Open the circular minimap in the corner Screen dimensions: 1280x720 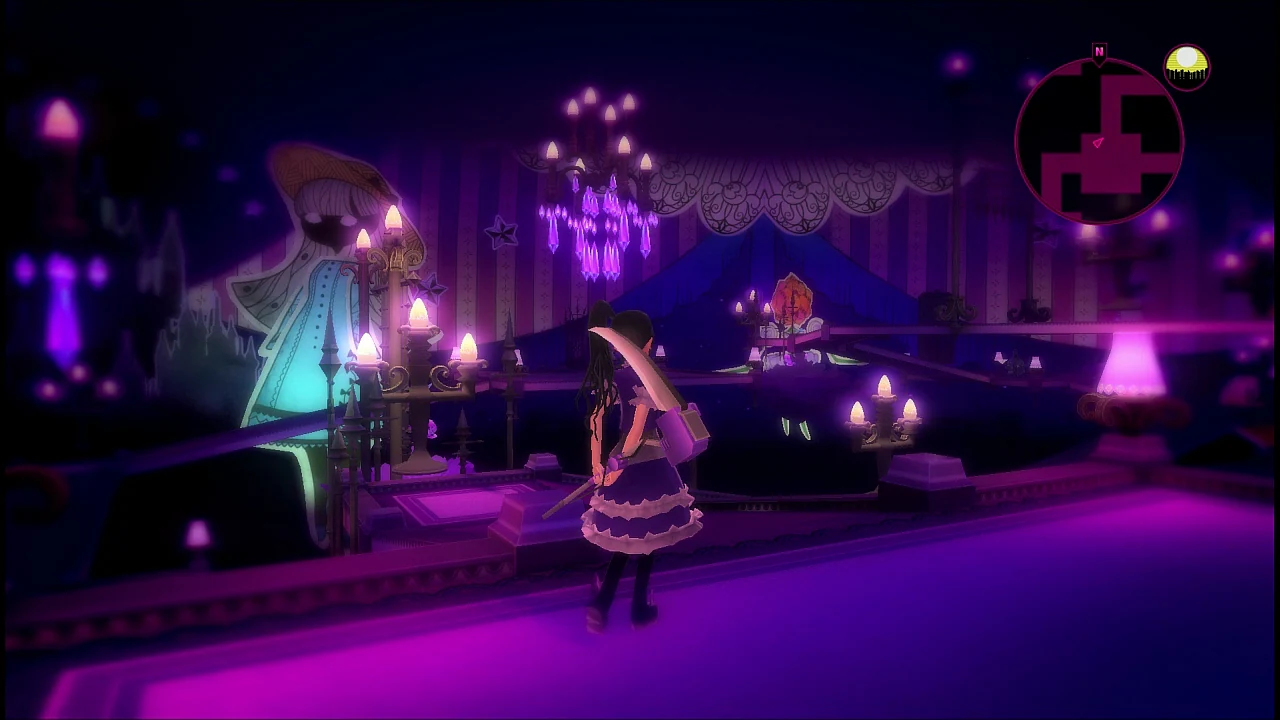pos(1100,140)
